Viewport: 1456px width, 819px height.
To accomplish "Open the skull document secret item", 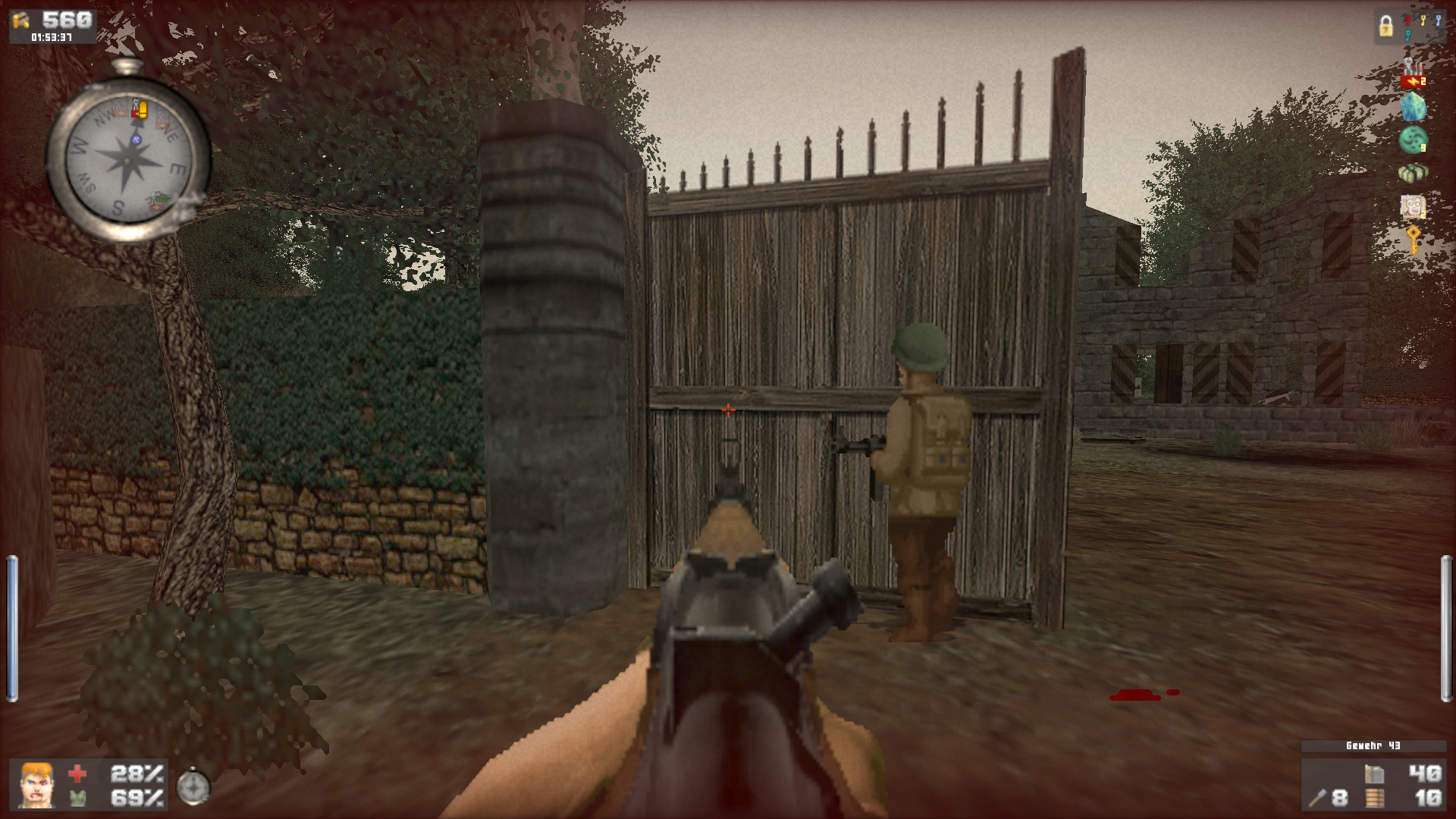I will 1412,205.
